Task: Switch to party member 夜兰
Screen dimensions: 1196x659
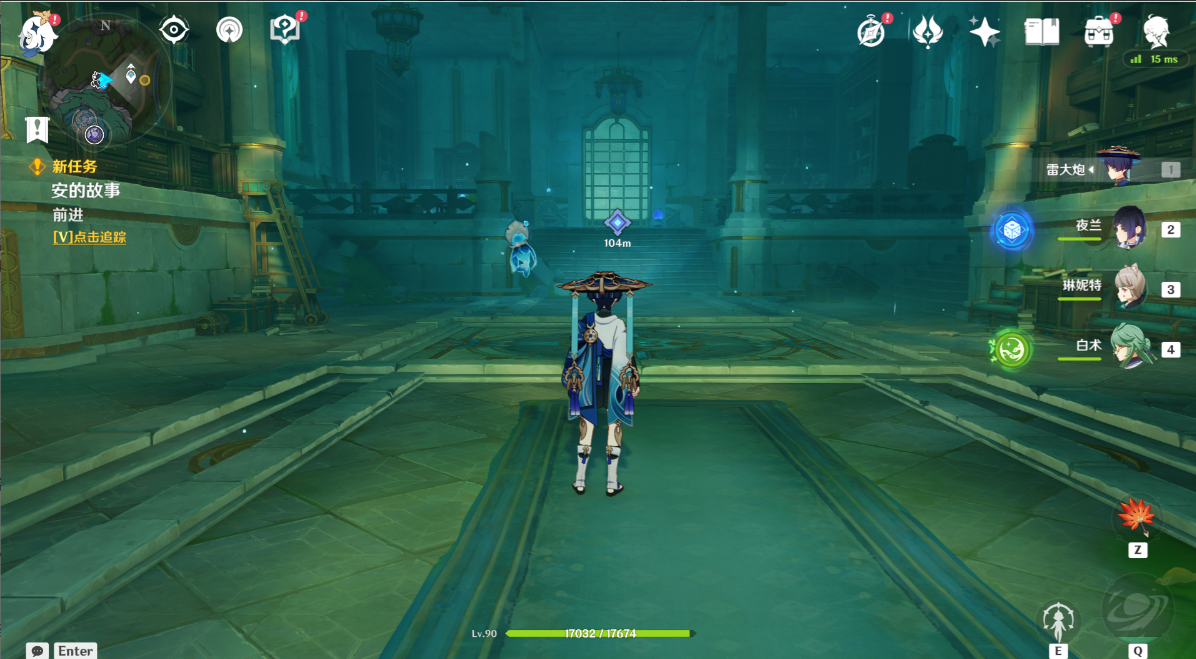Action: click(1129, 228)
